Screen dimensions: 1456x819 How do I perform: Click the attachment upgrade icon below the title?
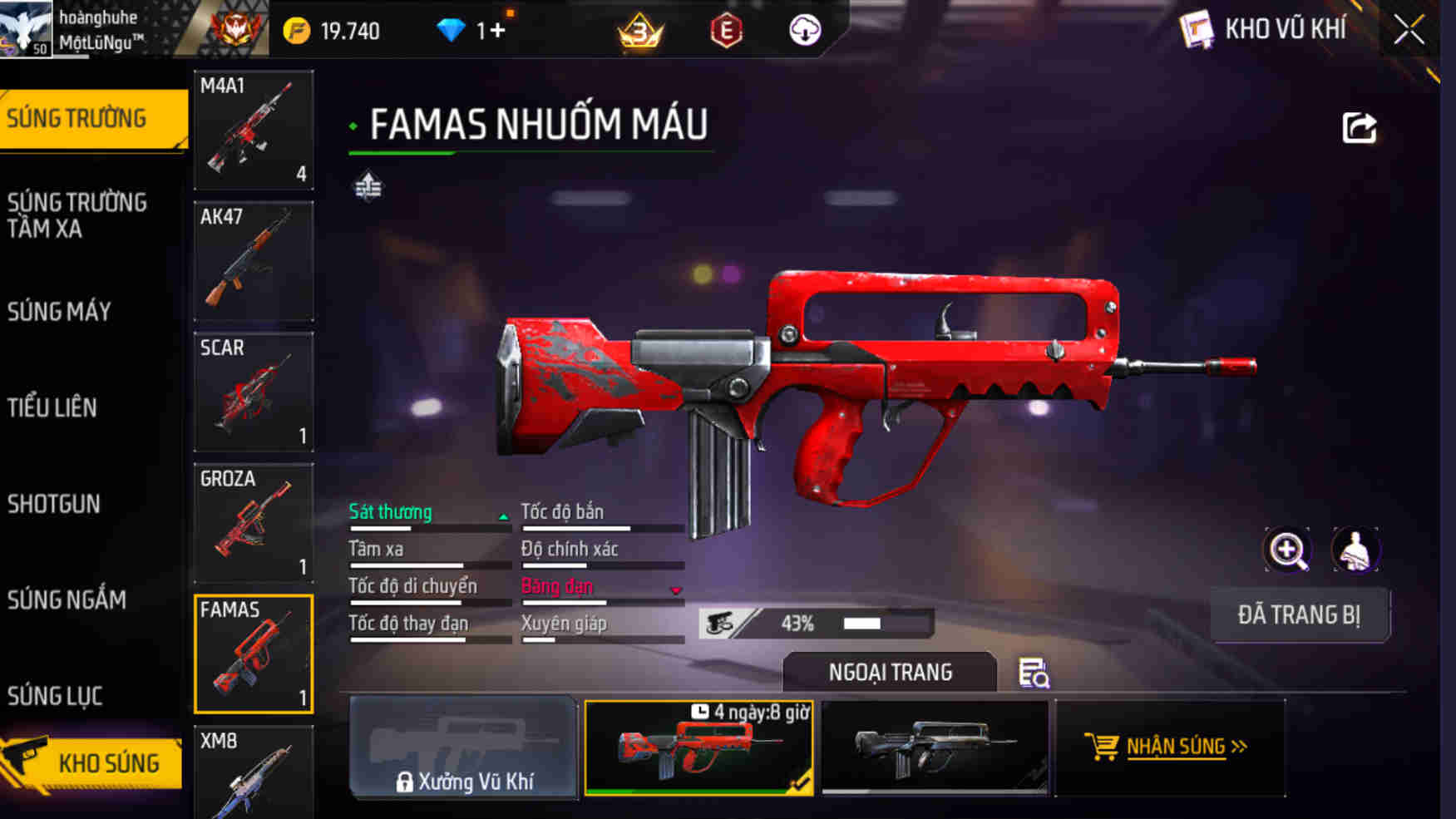[x=370, y=186]
